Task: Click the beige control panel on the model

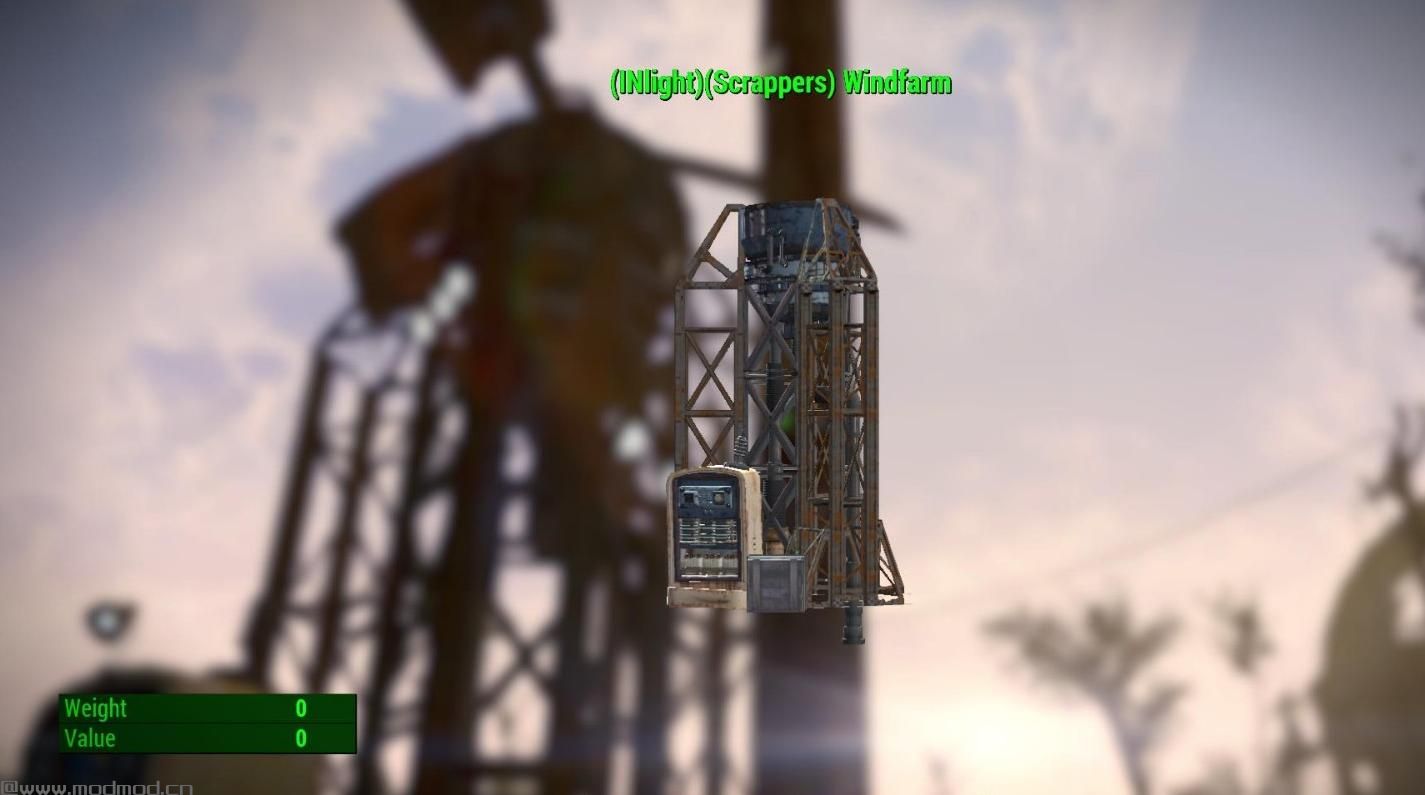Action: point(710,530)
